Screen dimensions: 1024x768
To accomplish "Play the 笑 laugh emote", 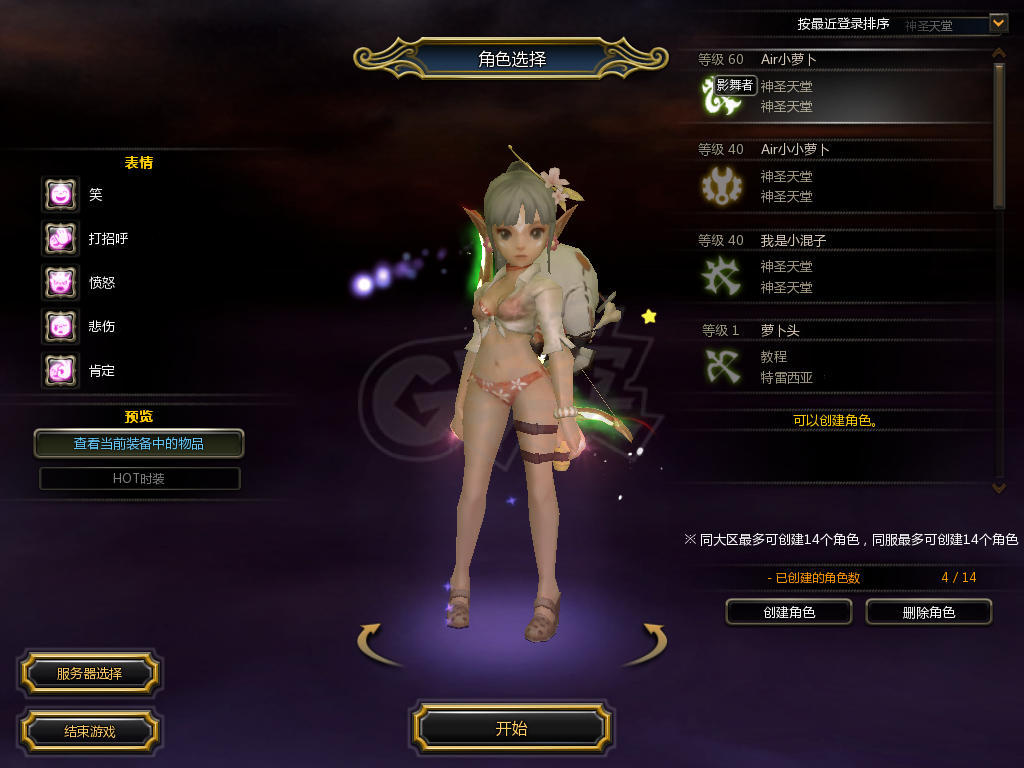I will pyautogui.click(x=60, y=194).
